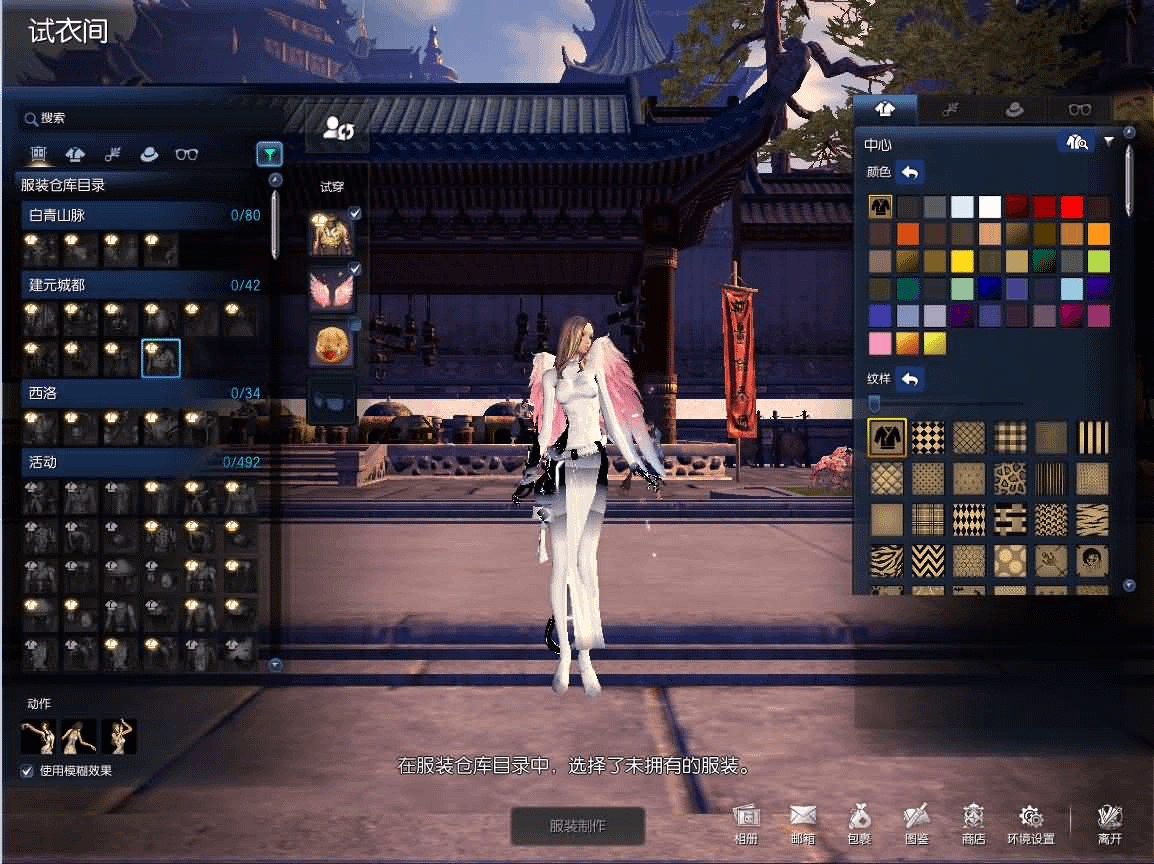Select the sunglasses try-on slot
Screen dimensions: 1154x864
(x=332, y=401)
